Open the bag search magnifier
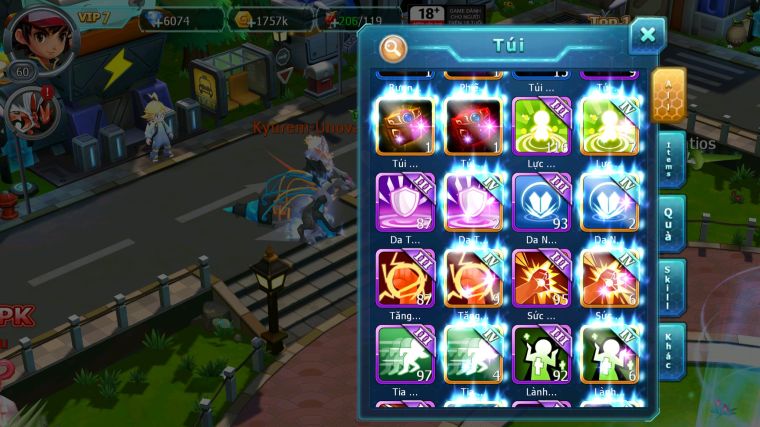Image resolution: width=760 pixels, height=427 pixels. click(394, 47)
